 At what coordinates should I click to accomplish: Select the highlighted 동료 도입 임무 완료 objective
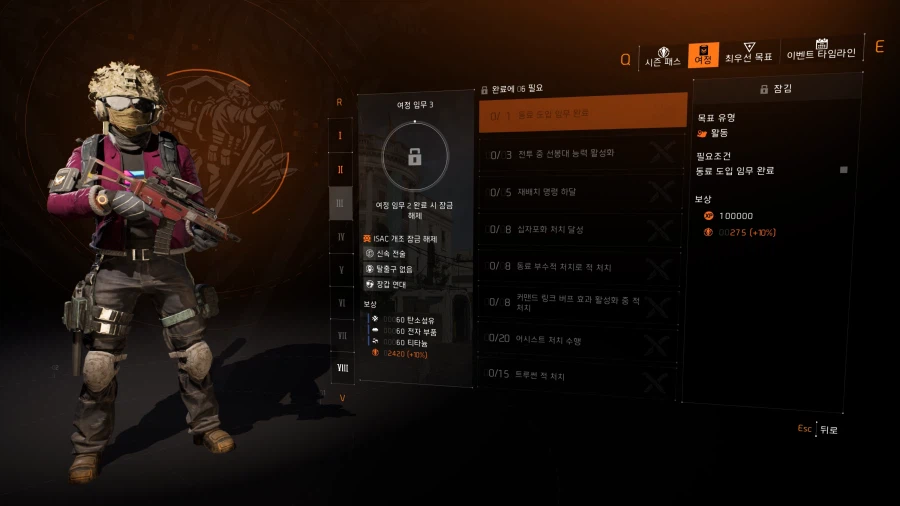(x=583, y=114)
